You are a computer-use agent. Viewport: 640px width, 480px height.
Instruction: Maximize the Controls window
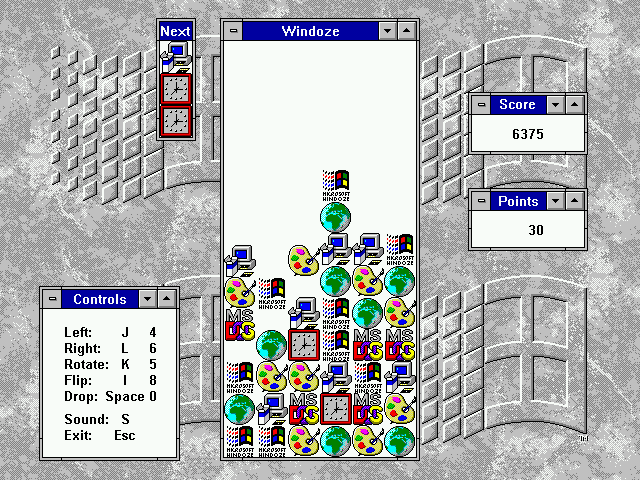point(165,299)
